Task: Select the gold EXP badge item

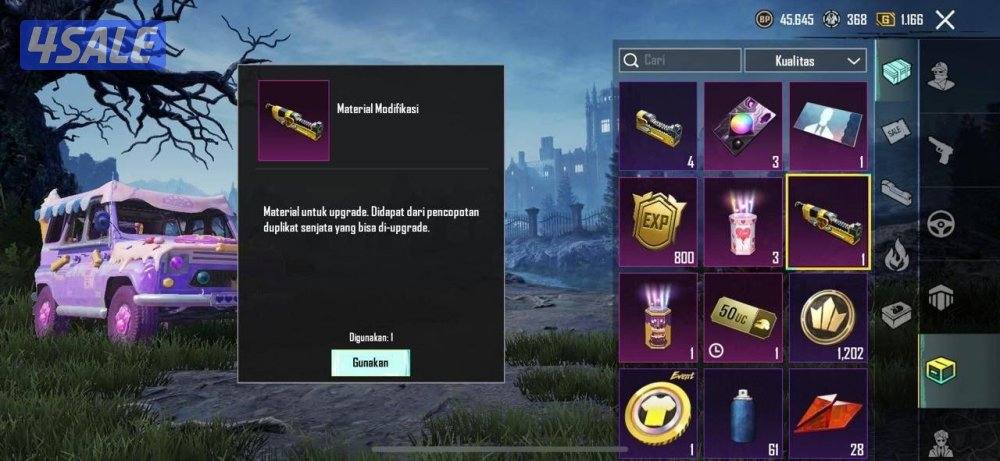Action: [657, 221]
